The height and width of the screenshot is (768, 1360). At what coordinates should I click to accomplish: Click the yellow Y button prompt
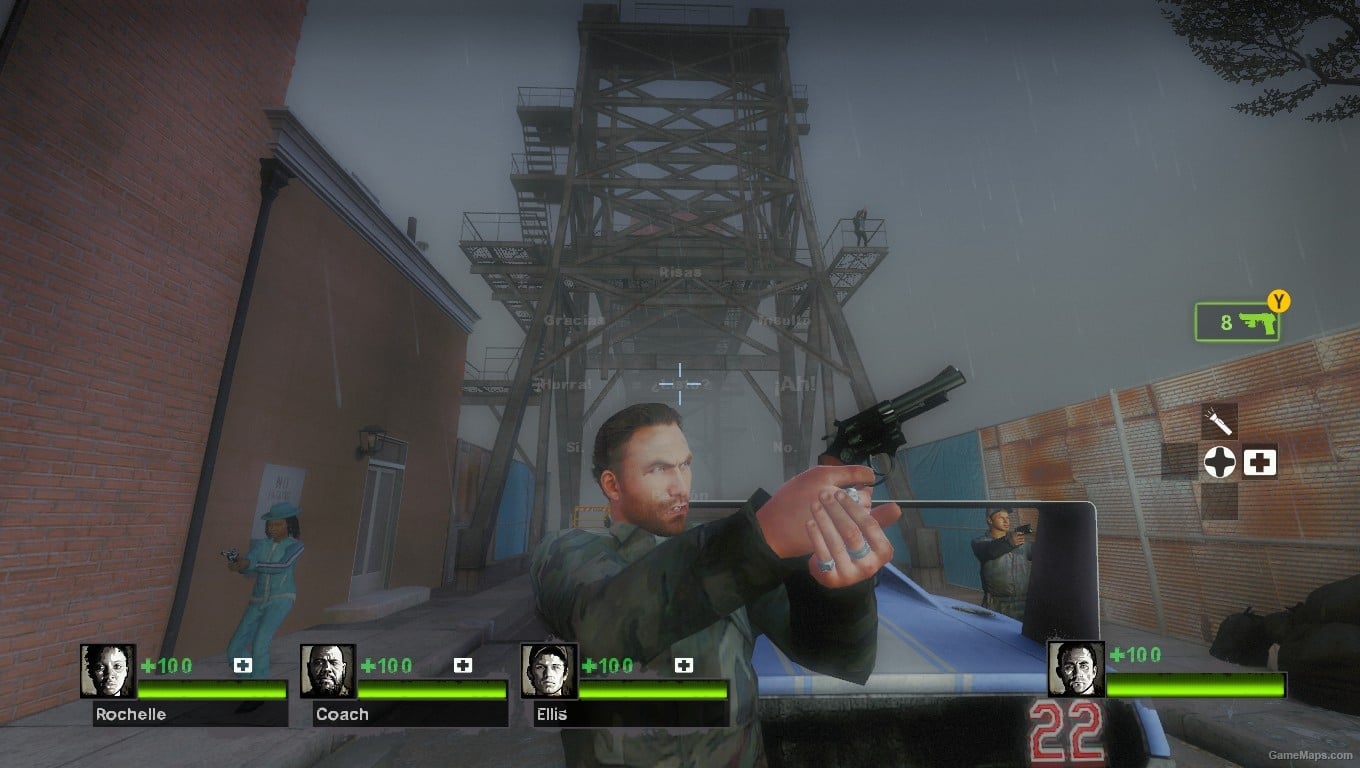[x=1277, y=301]
